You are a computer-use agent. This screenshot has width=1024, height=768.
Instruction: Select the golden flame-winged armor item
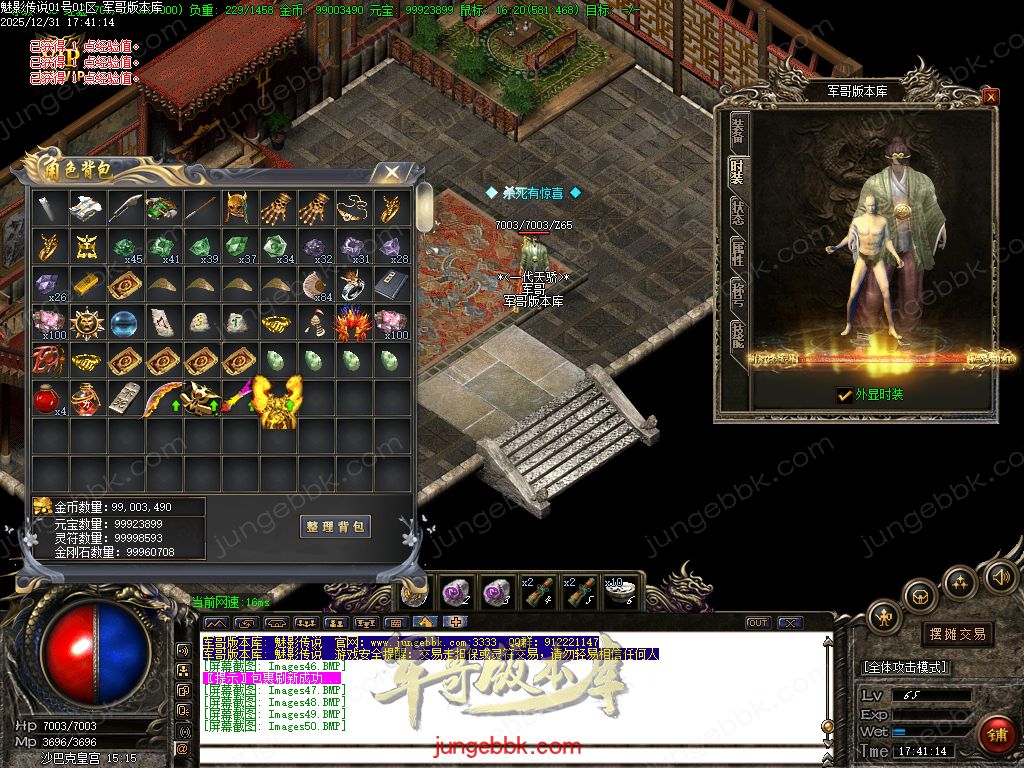pyautogui.click(x=277, y=400)
